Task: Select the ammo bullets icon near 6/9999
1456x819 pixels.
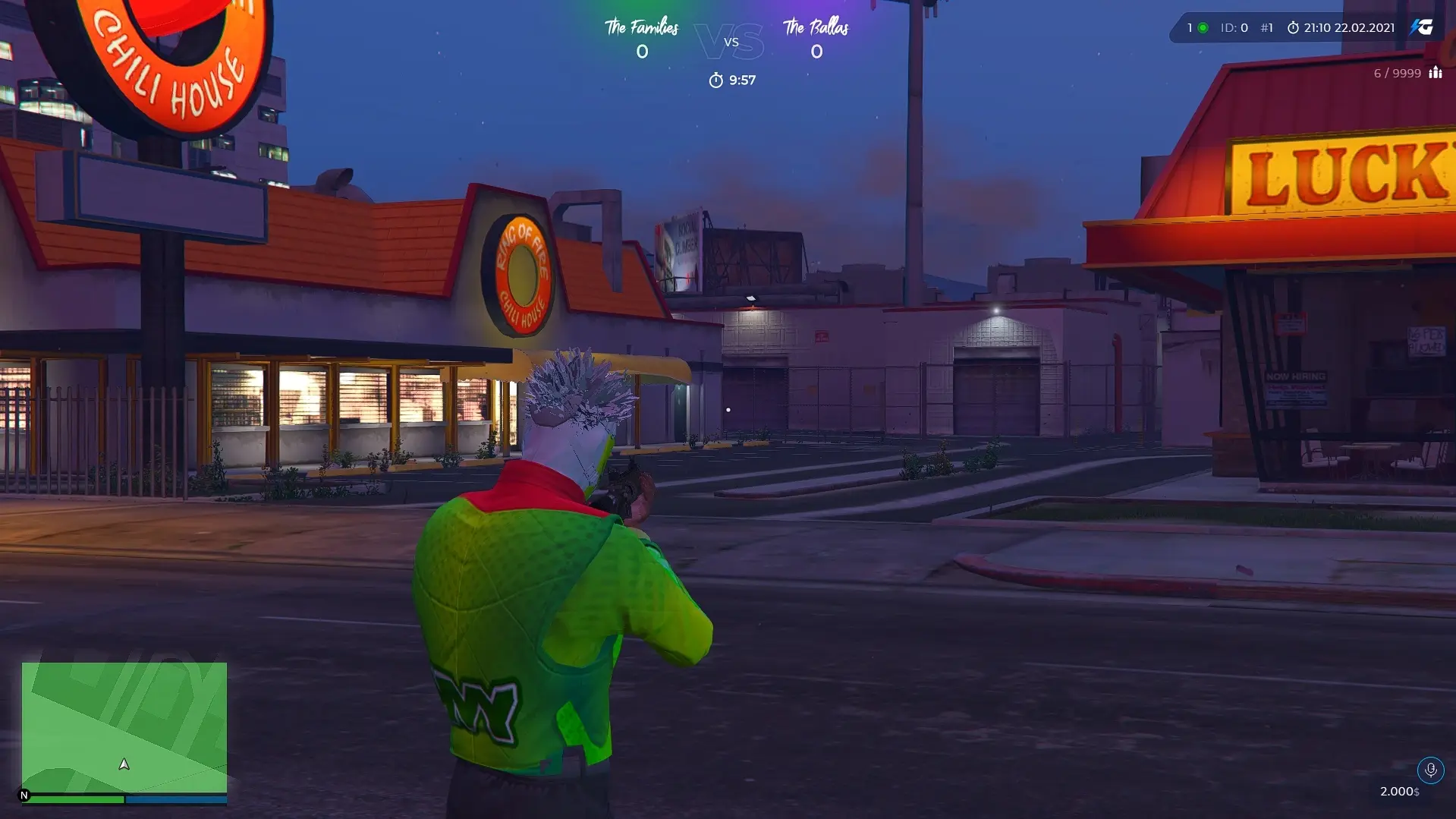Action: (1436, 73)
